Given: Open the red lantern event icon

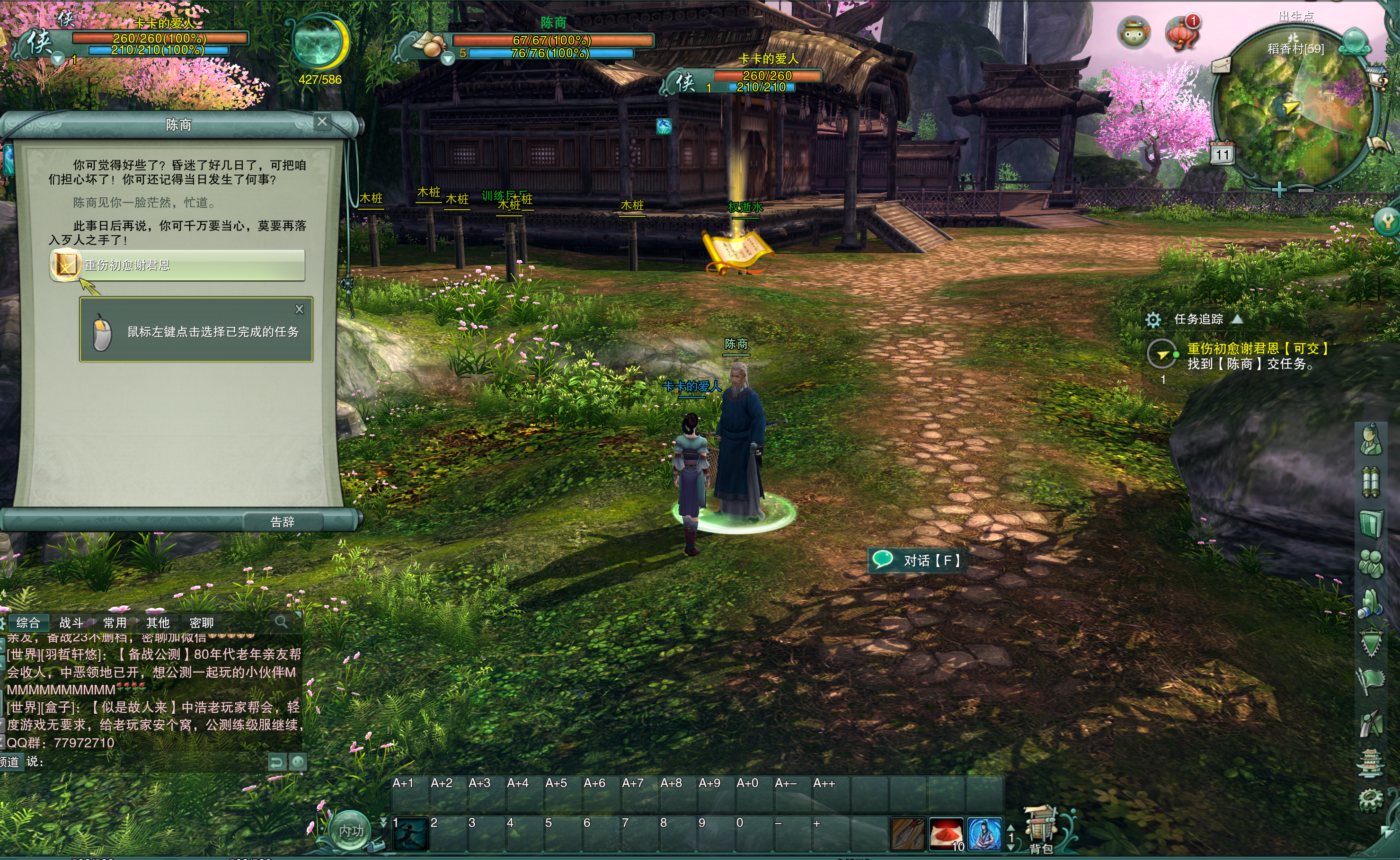Looking at the screenshot, I should [x=1182, y=33].
